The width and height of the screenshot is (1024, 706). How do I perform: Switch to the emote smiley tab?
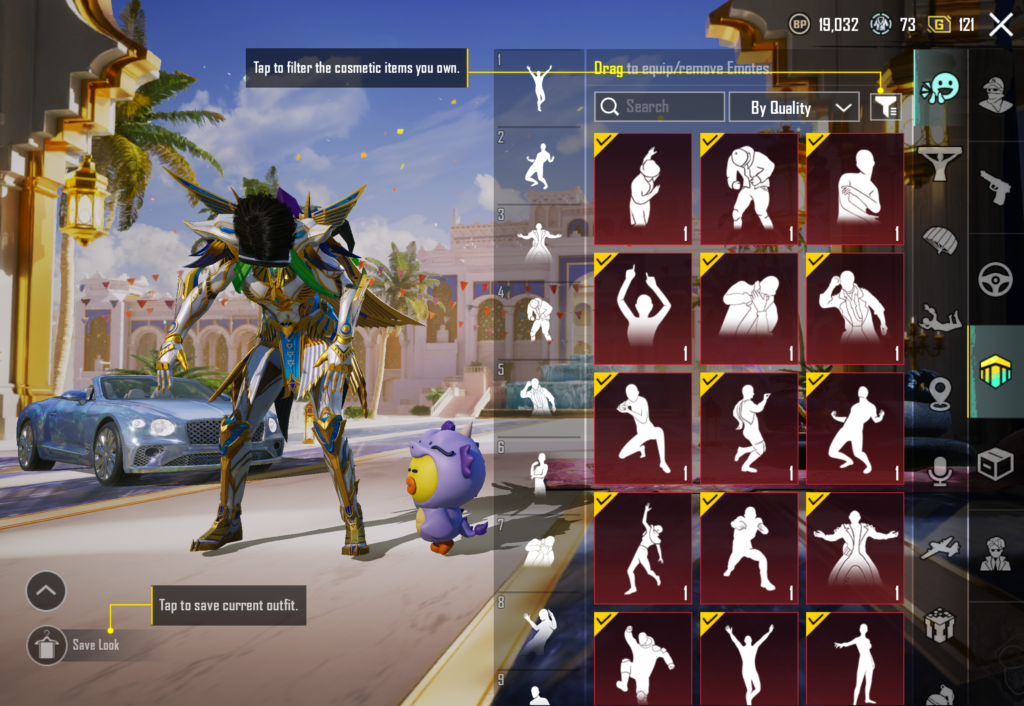(x=939, y=89)
